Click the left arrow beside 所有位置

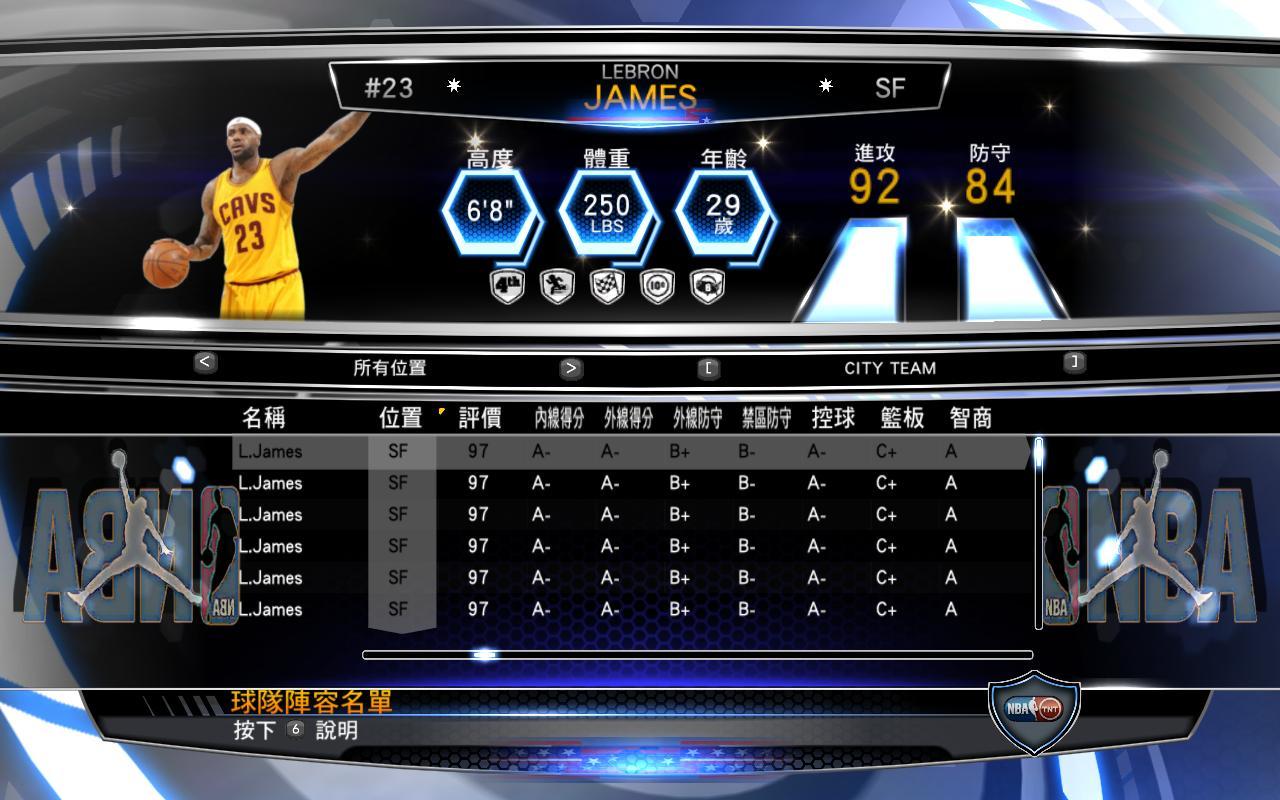pos(205,362)
